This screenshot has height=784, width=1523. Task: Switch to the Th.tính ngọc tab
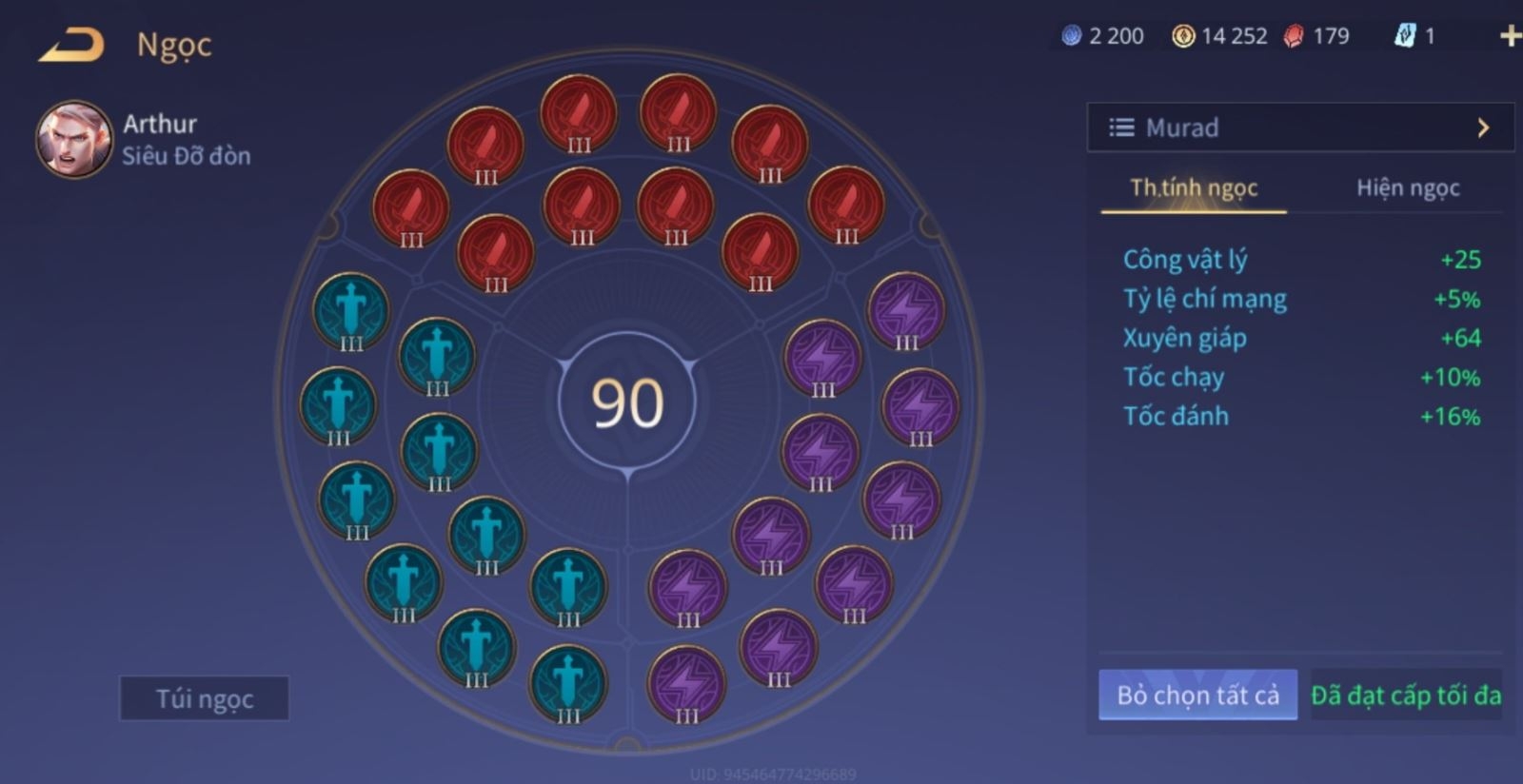coord(1194,188)
